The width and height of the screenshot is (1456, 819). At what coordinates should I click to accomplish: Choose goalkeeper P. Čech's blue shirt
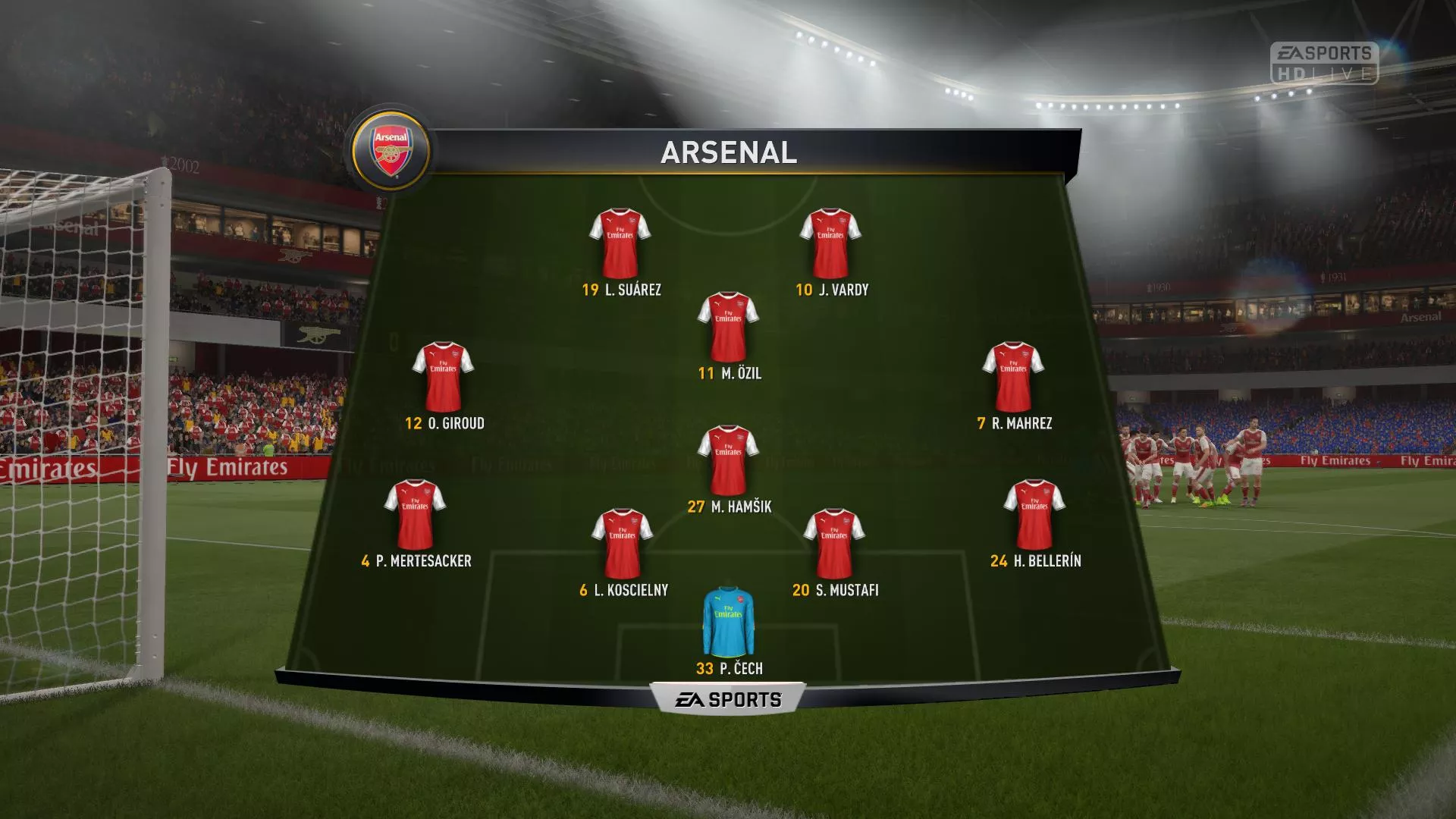click(728, 622)
